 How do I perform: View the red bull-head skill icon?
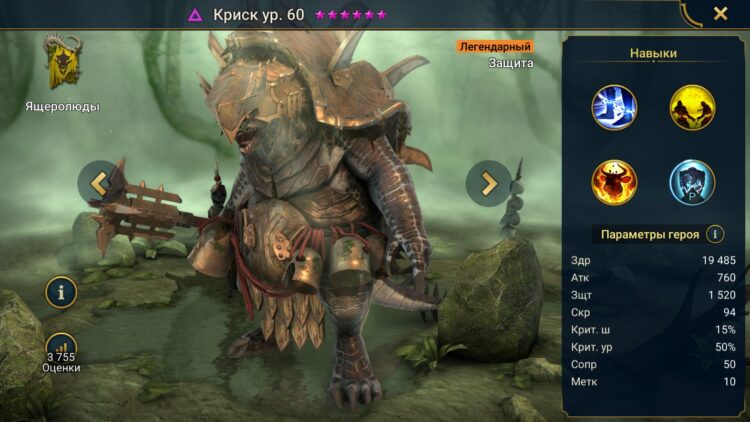pyautogui.click(x=614, y=181)
